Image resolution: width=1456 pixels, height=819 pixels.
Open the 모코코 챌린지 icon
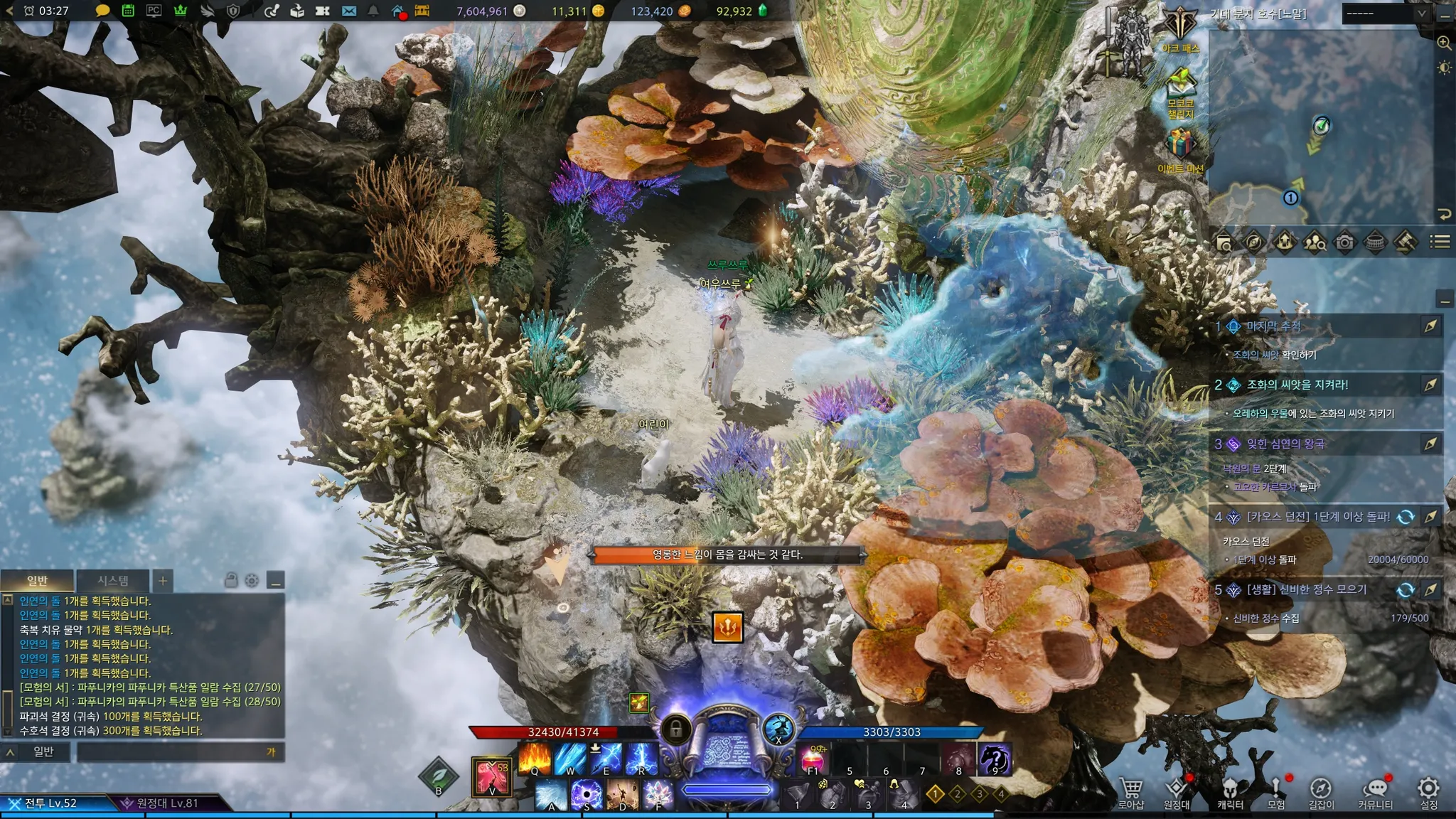pos(1180,89)
